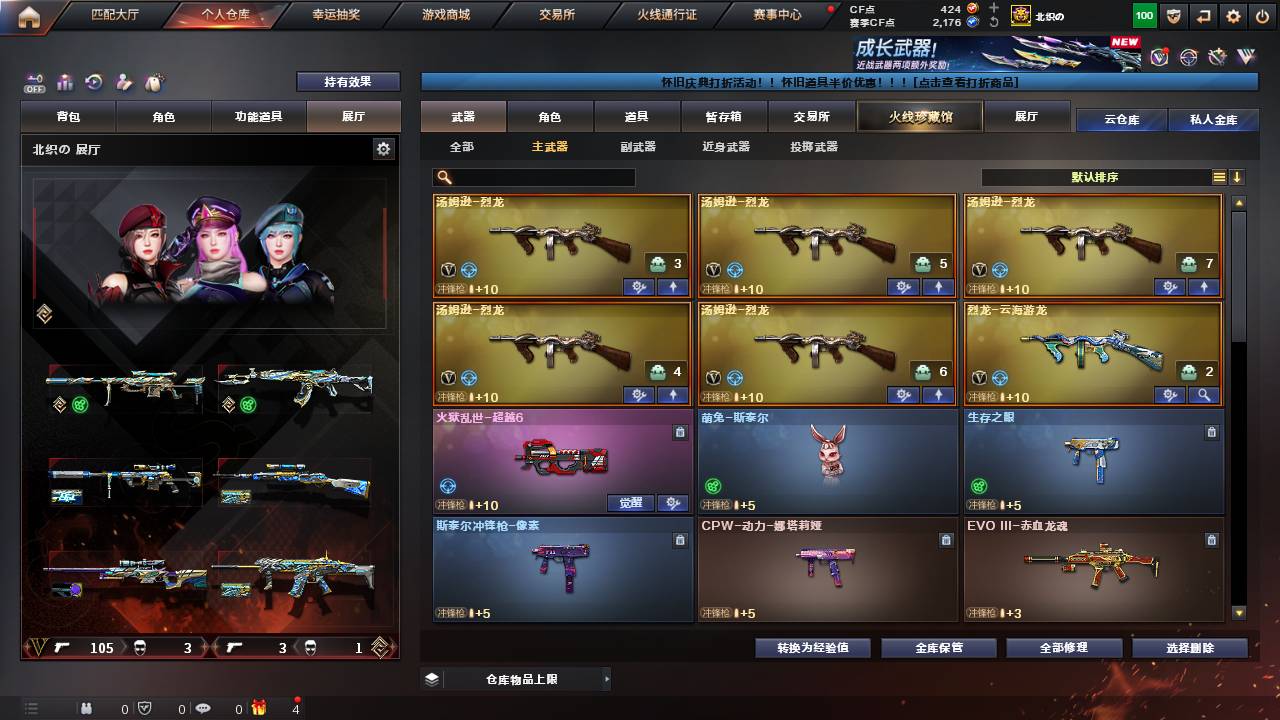Toggle the list view icon beside the sort dropdown
1280x720 pixels.
click(x=1217, y=177)
